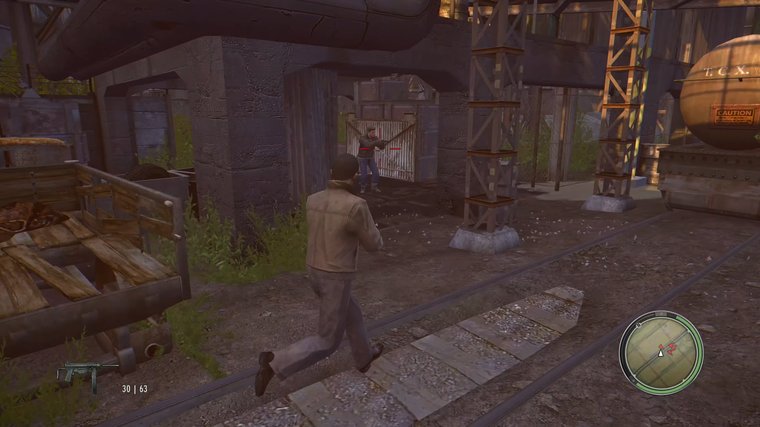
Task: Click the circular minimap radar
Action: click(x=661, y=352)
